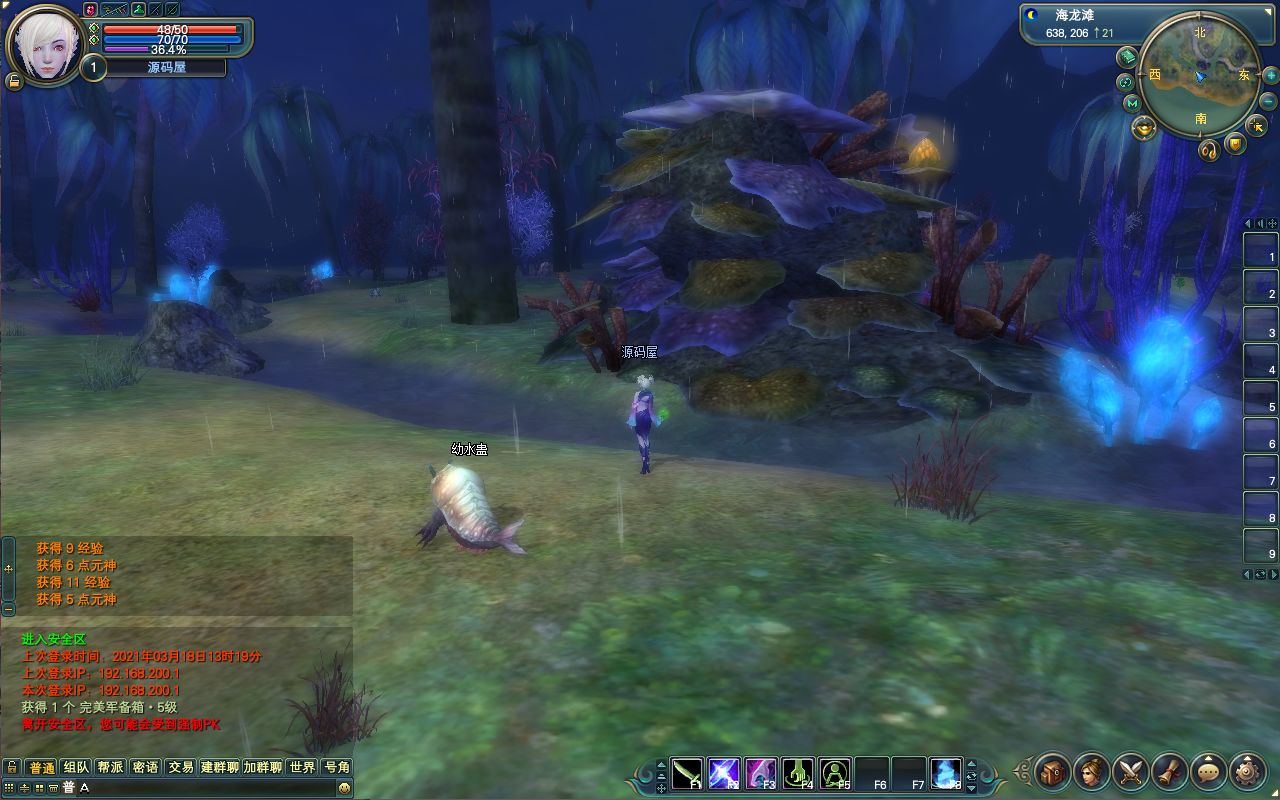Viewport: 1280px width, 800px height.
Task: Zoom out the minimap with minus button
Action: point(1268,101)
